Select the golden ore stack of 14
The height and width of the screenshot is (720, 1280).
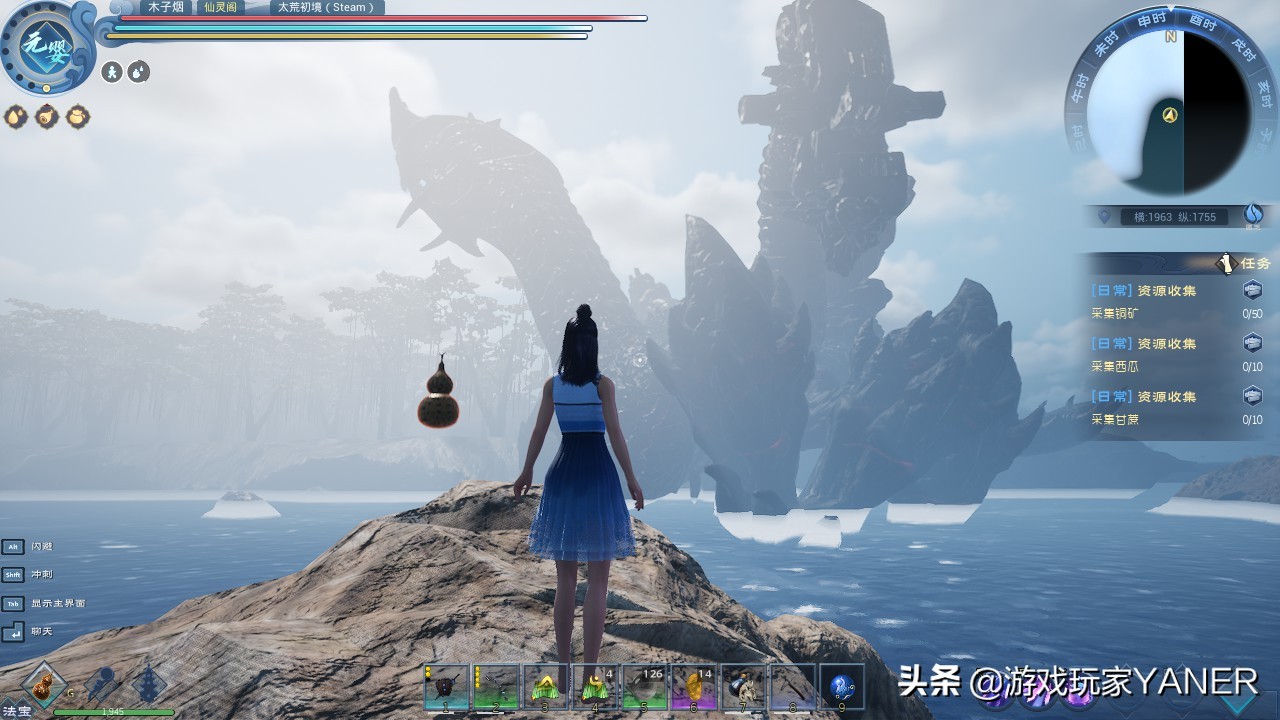click(x=693, y=687)
